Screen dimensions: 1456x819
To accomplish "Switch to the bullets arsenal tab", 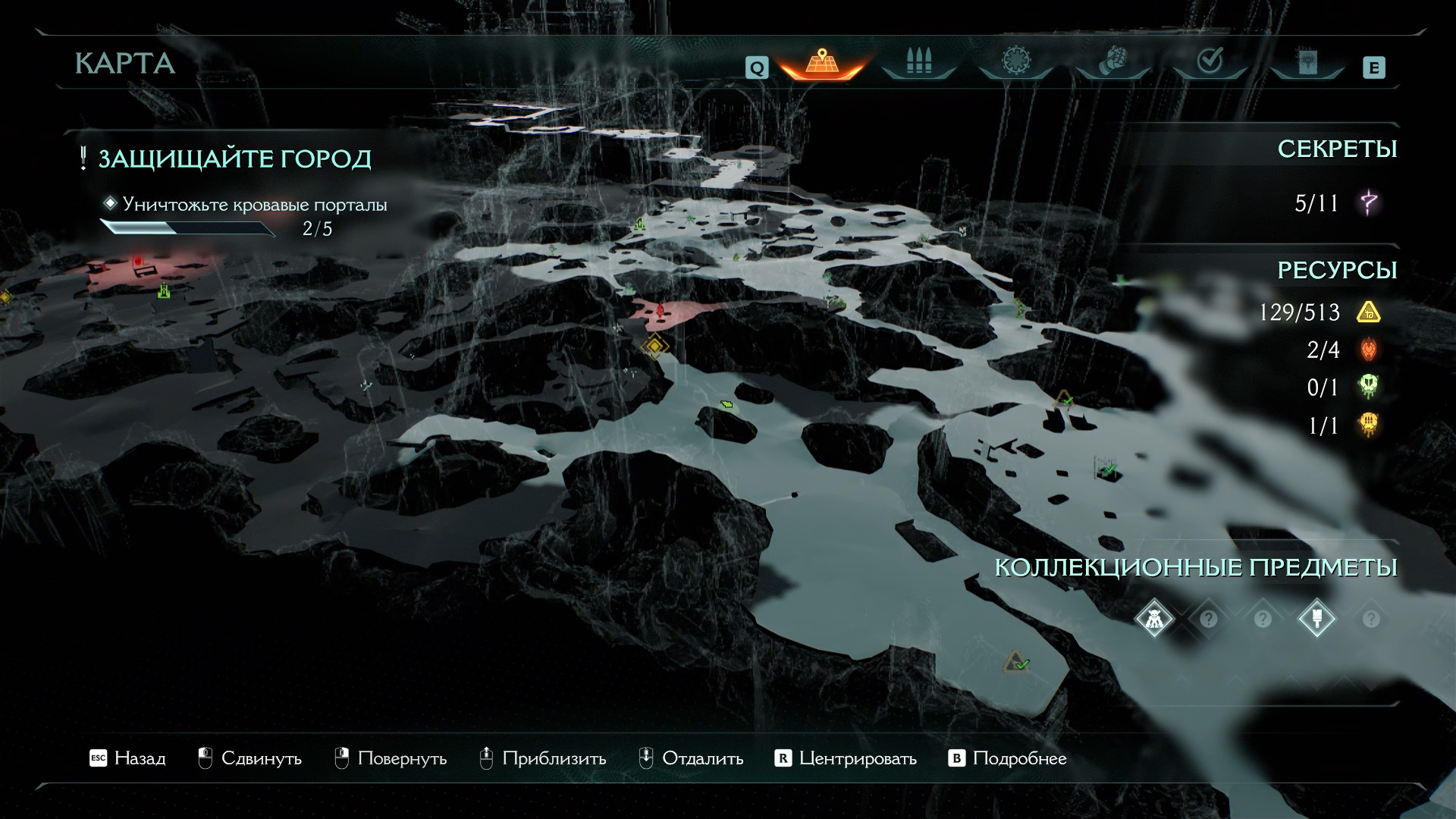I will pos(918,61).
